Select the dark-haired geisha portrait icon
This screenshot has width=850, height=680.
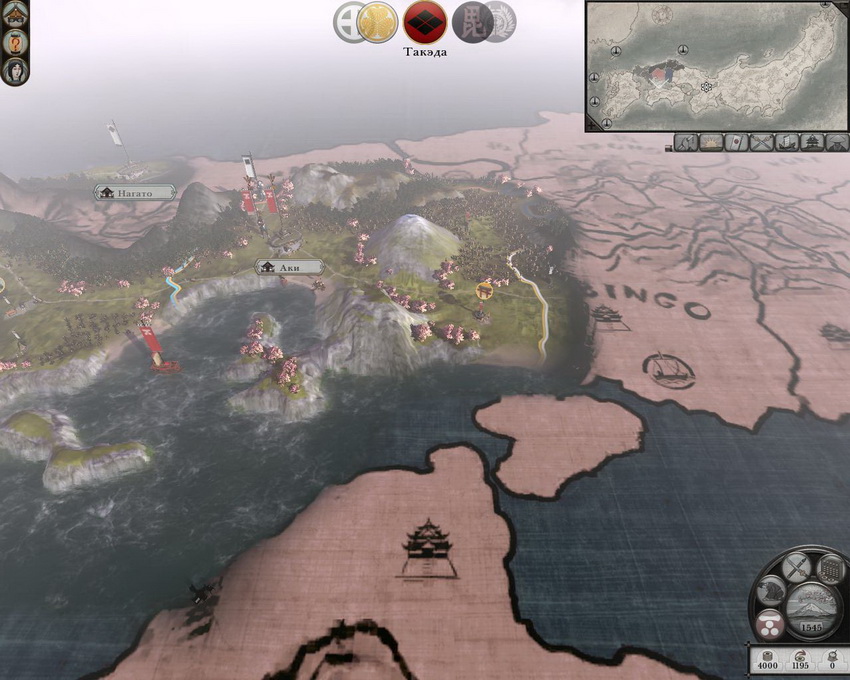(15, 70)
